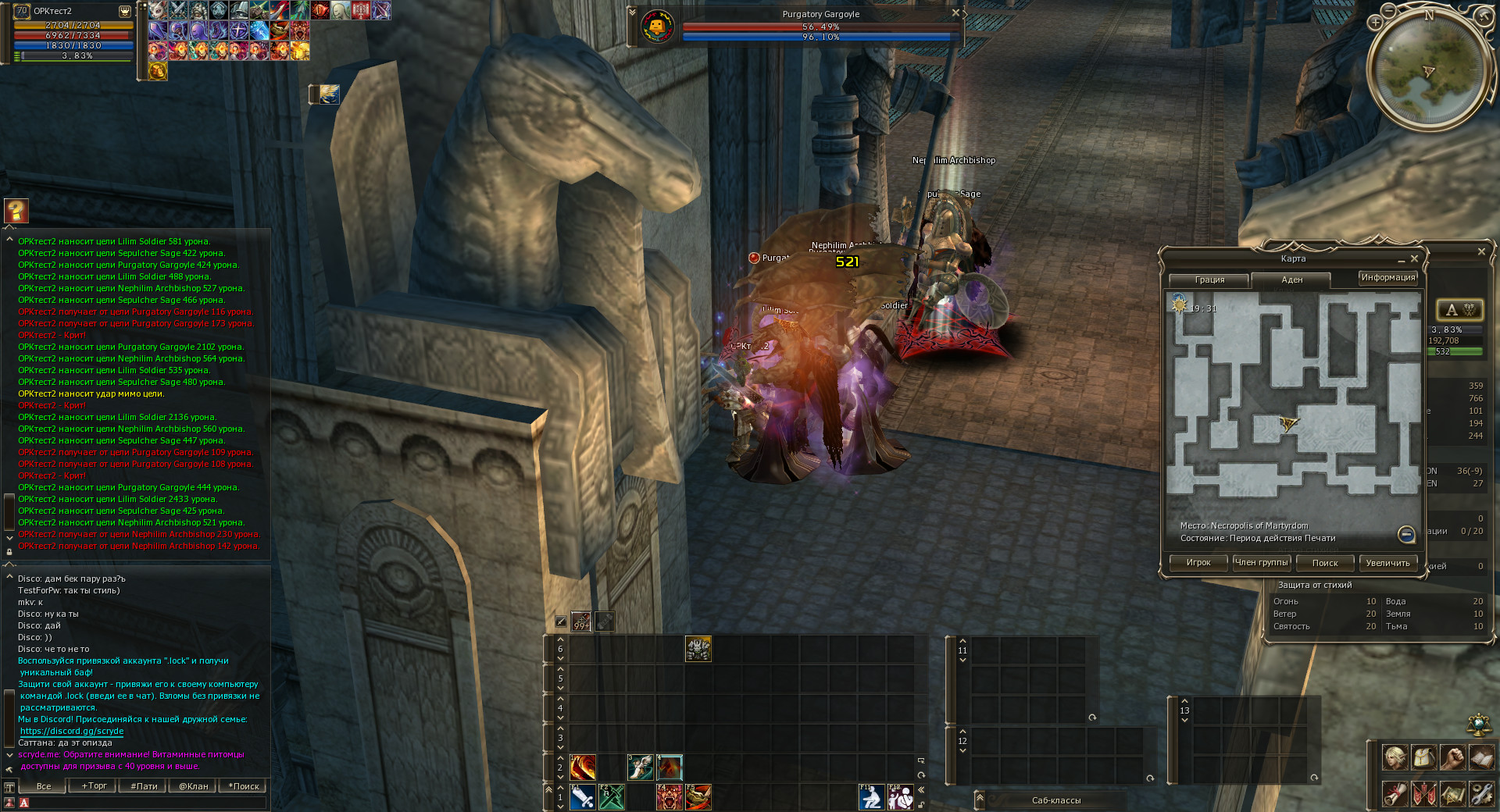The height and width of the screenshot is (812, 1500).
Task: Close the Purgatory Gargoyle target window
Action: point(955,13)
